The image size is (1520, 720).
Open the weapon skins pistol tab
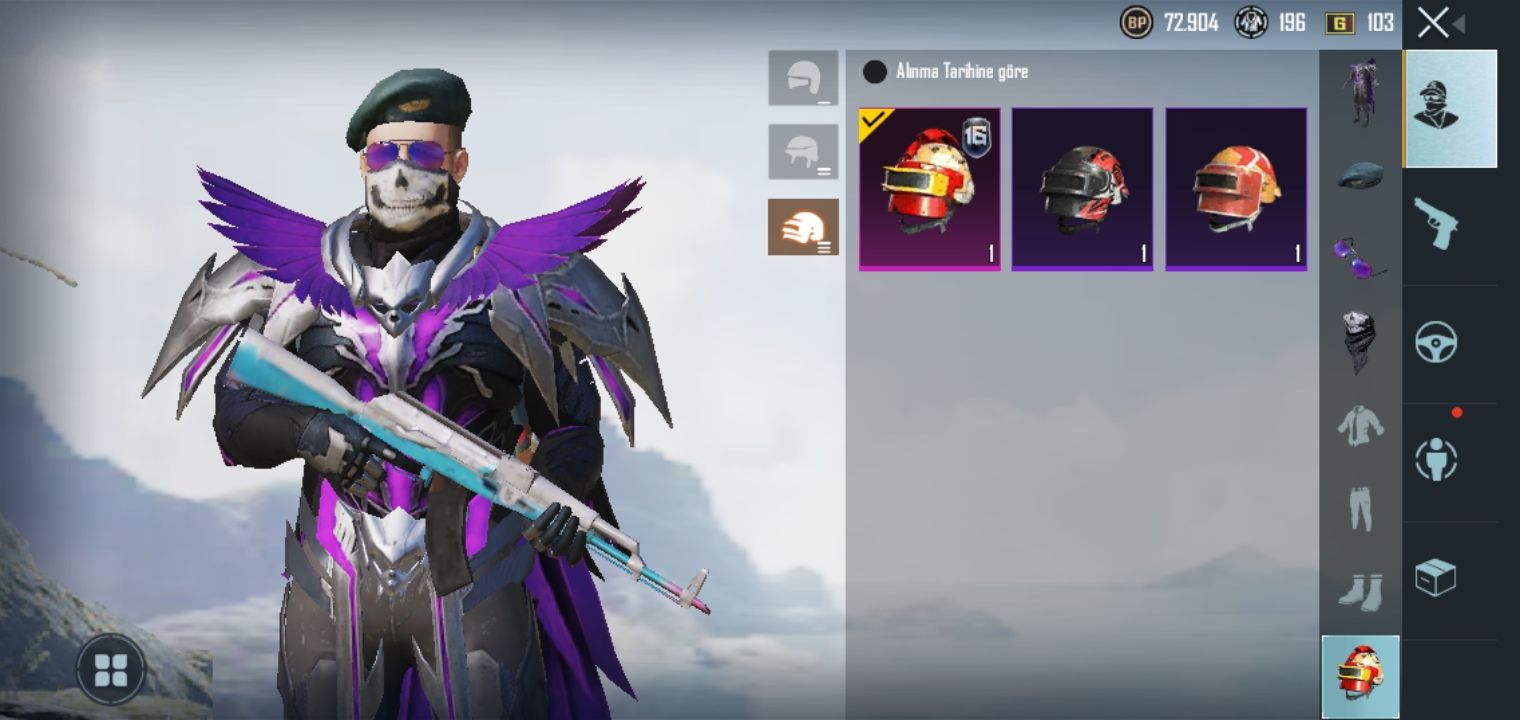1436,226
